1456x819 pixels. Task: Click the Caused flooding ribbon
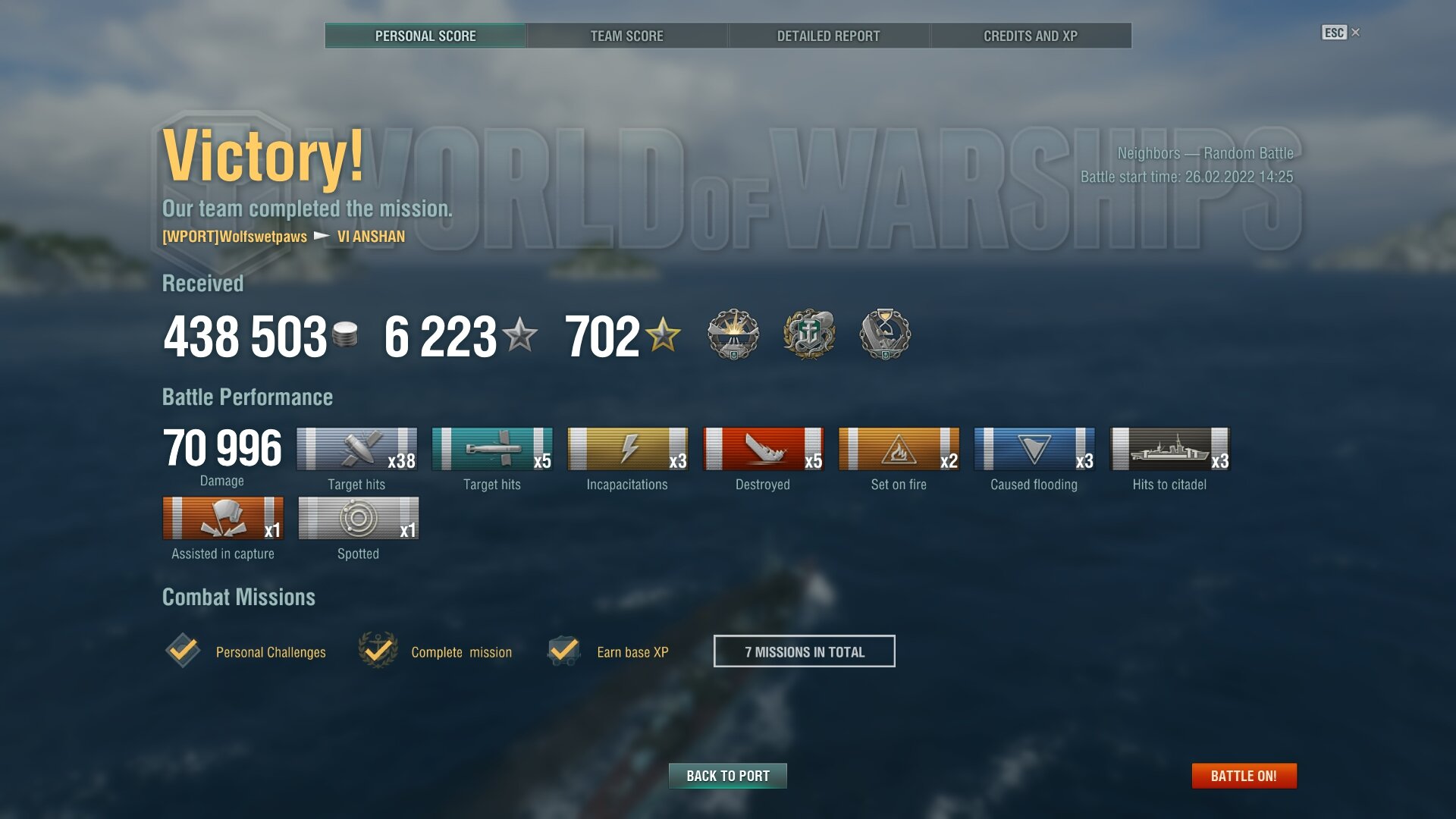pos(1034,449)
